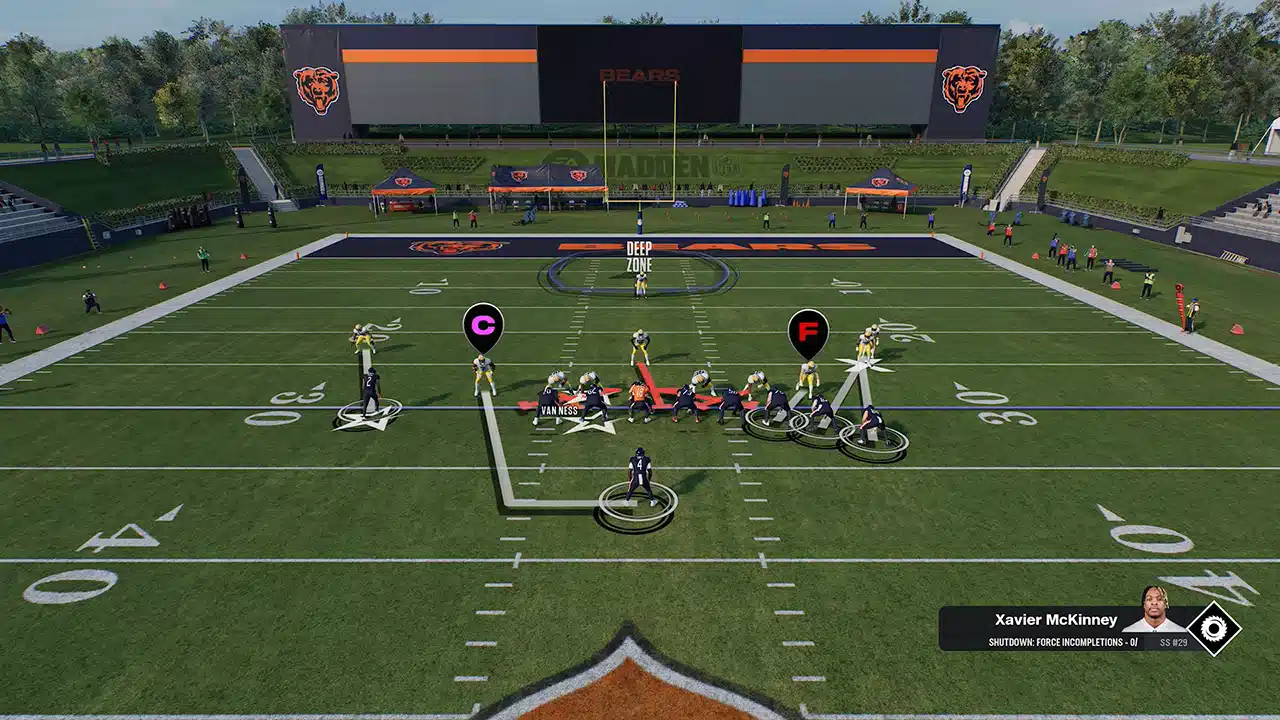The height and width of the screenshot is (720, 1280).
Task: Select the red F receiver marker balloon
Action: [810, 328]
